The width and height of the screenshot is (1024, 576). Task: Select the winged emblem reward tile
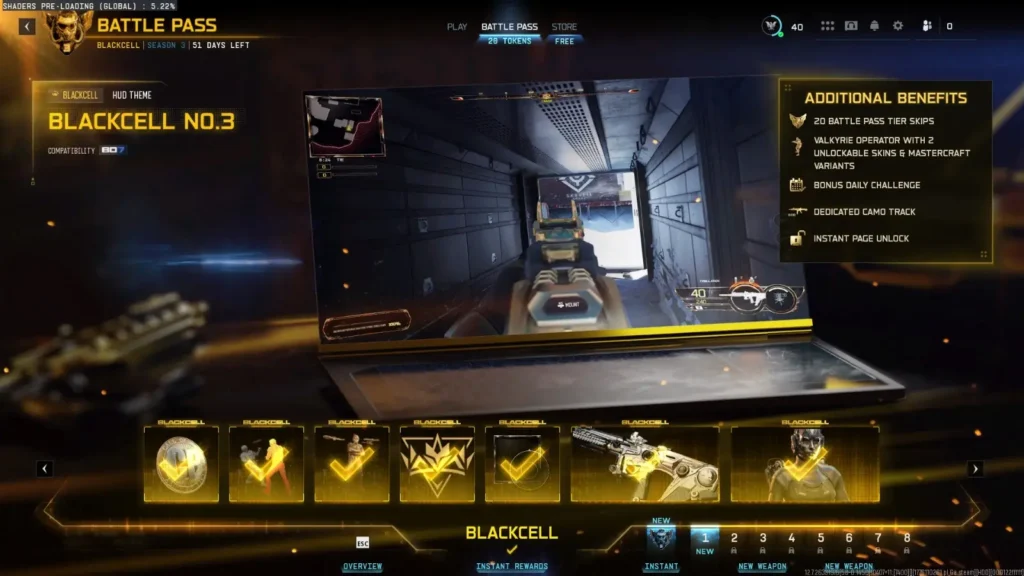[437, 464]
